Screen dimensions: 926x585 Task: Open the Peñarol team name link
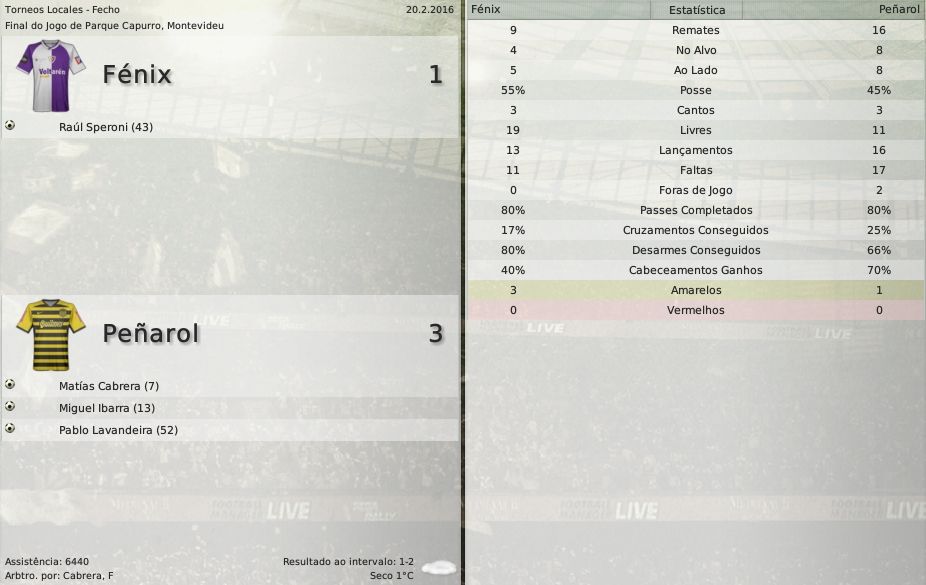coord(150,334)
